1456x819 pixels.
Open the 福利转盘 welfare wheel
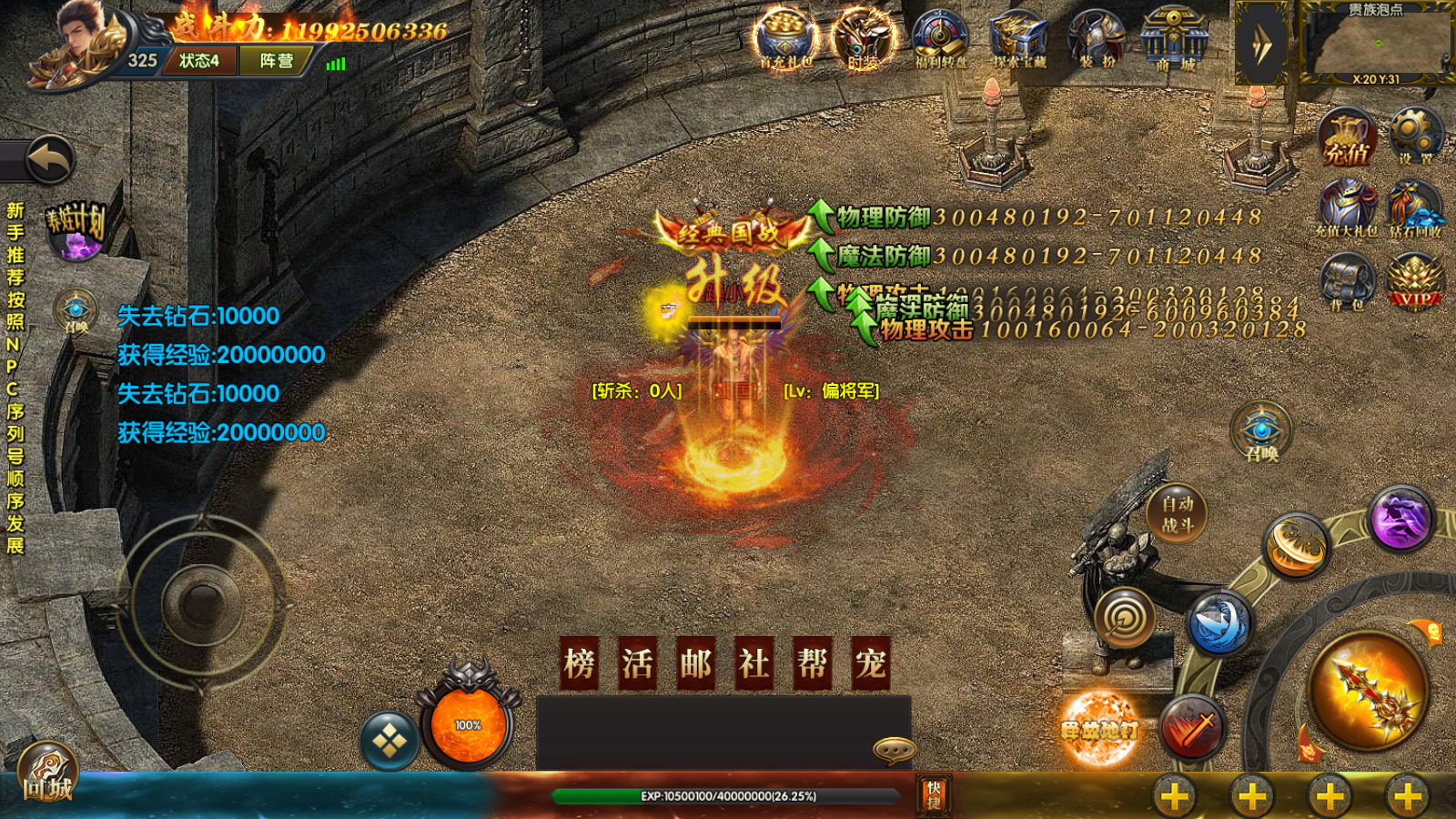[x=940, y=39]
